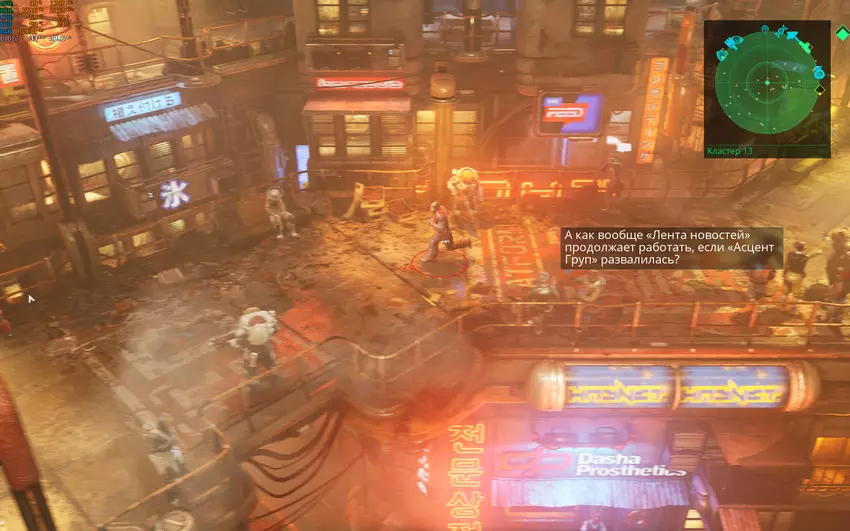Click the circular green minimap radar
The image size is (850, 531).
pos(767,82)
